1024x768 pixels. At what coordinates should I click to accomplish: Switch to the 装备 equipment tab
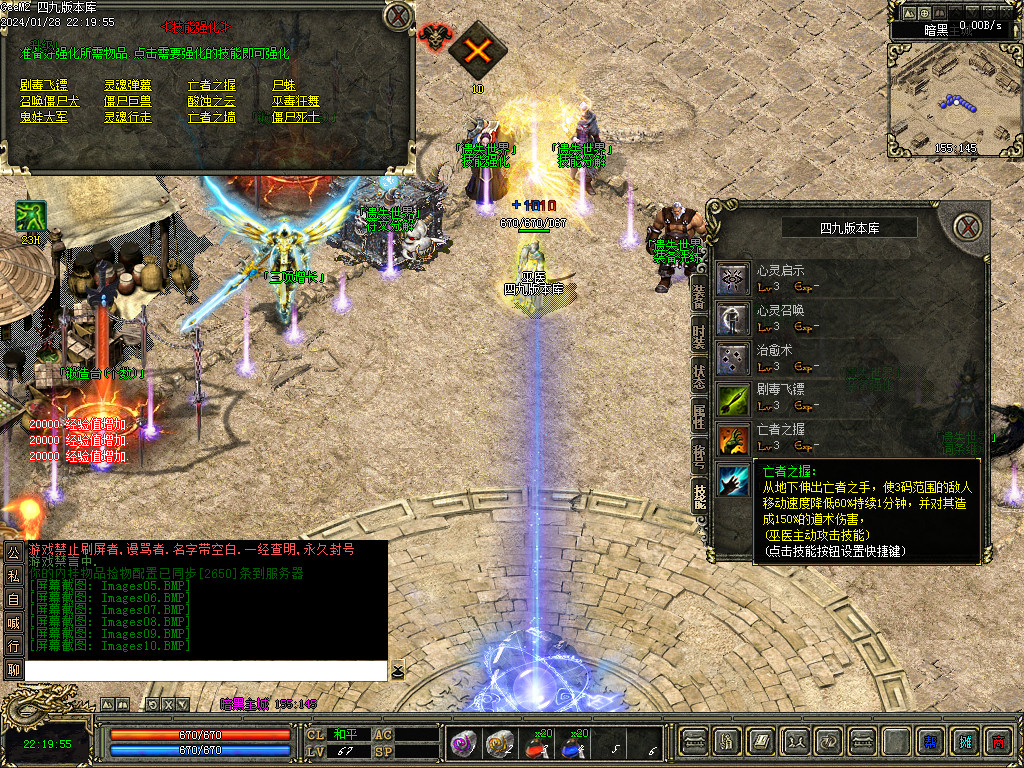(700, 290)
